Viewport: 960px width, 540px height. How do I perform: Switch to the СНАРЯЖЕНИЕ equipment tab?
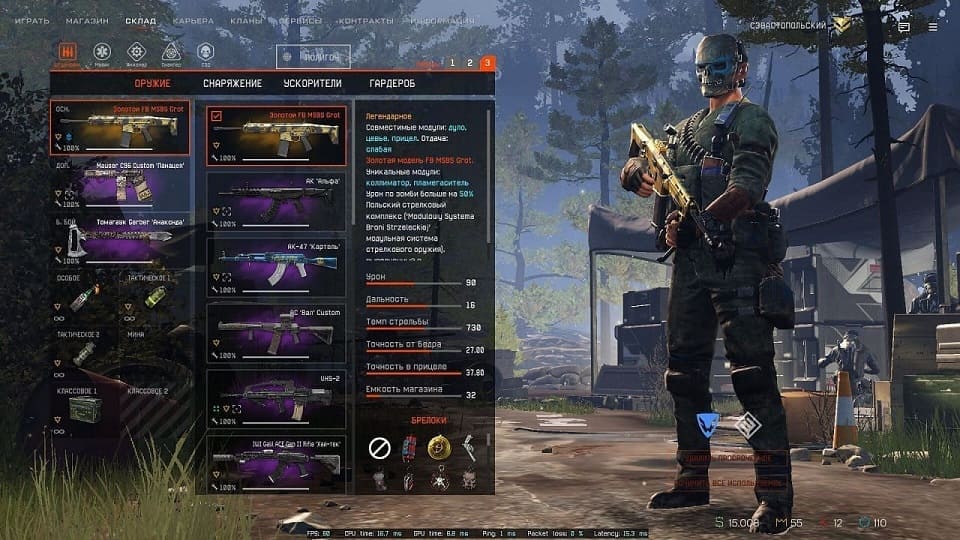coord(232,84)
